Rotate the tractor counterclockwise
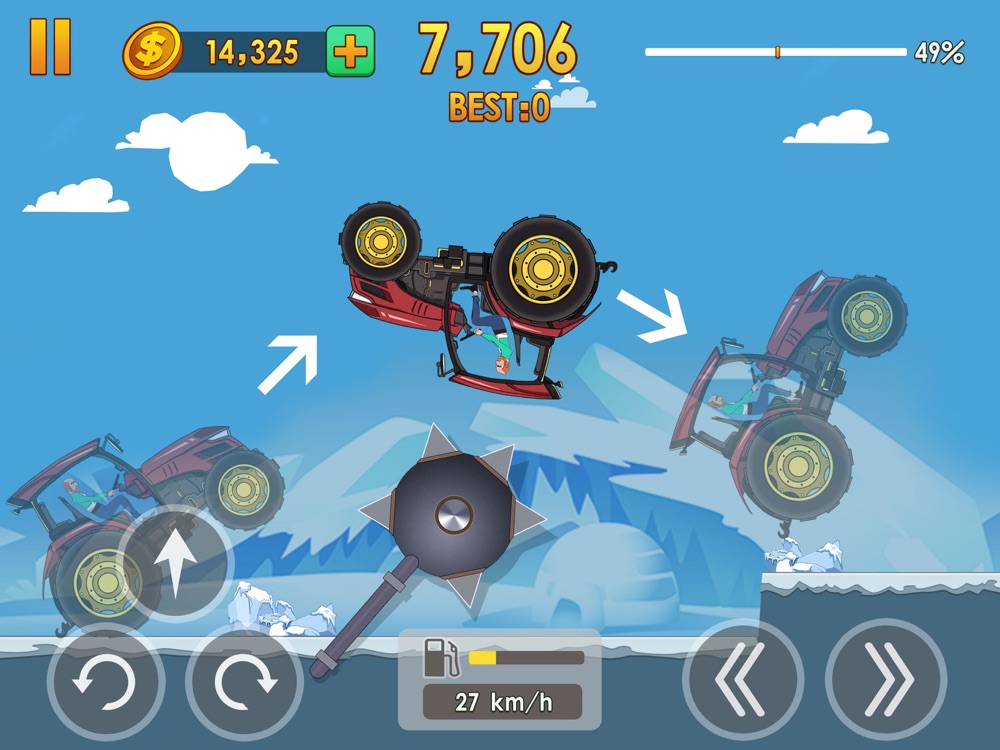 pyautogui.click(x=105, y=682)
